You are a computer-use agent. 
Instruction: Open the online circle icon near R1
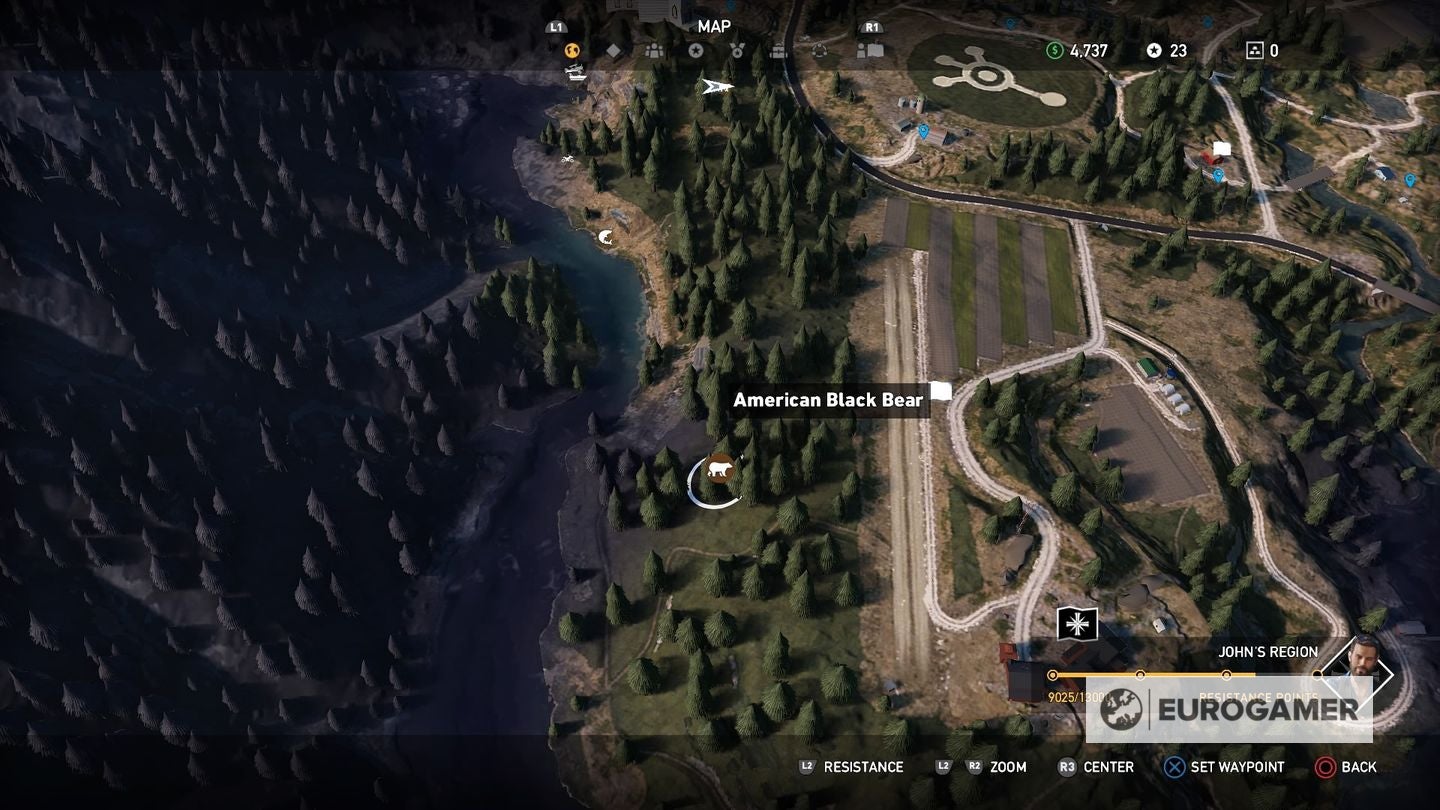(819, 50)
